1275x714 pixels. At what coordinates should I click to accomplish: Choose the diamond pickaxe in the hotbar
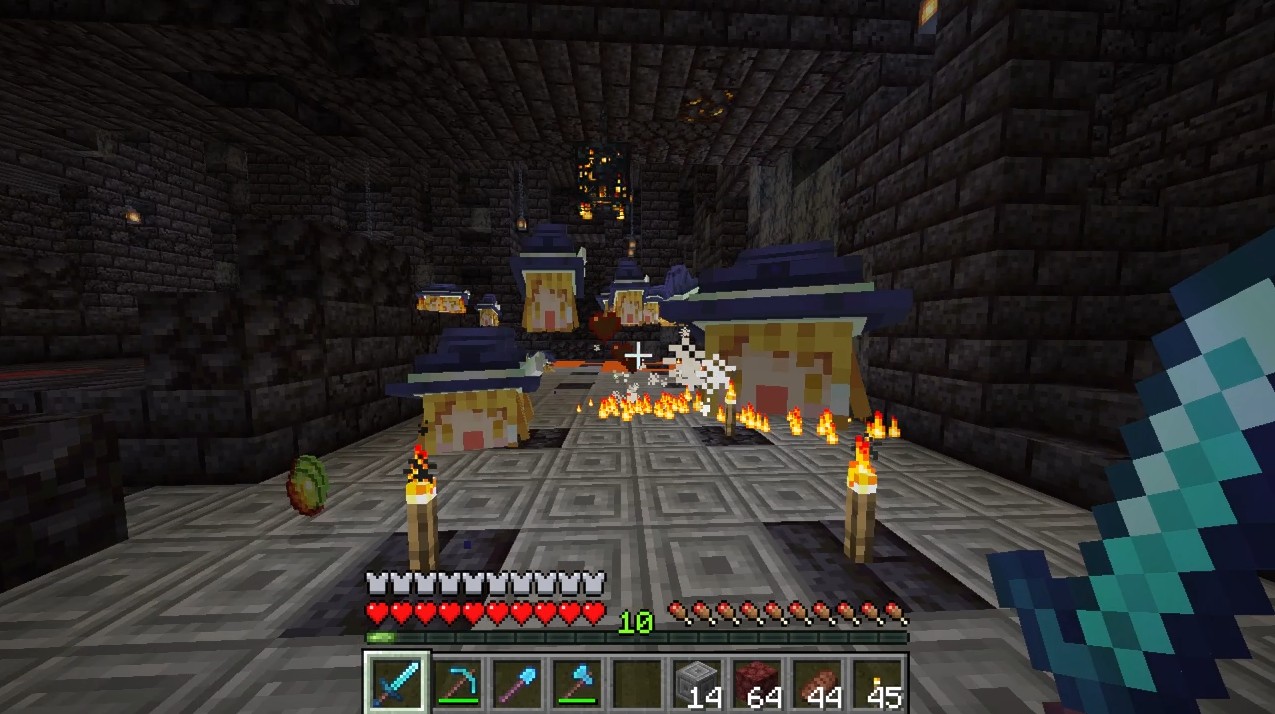(x=457, y=683)
